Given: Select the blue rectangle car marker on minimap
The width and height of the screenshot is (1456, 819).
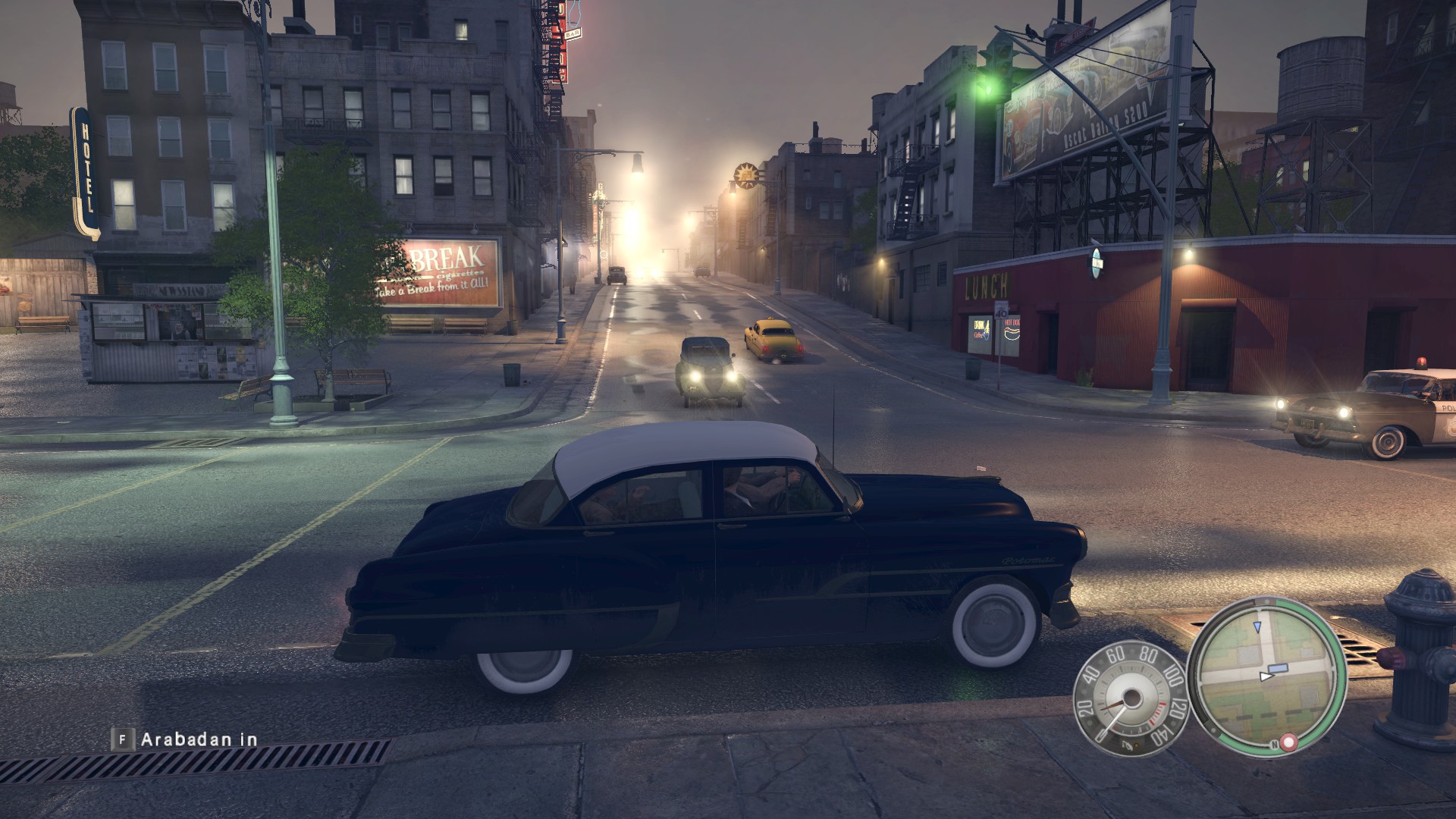Looking at the screenshot, I should 1278,668.
